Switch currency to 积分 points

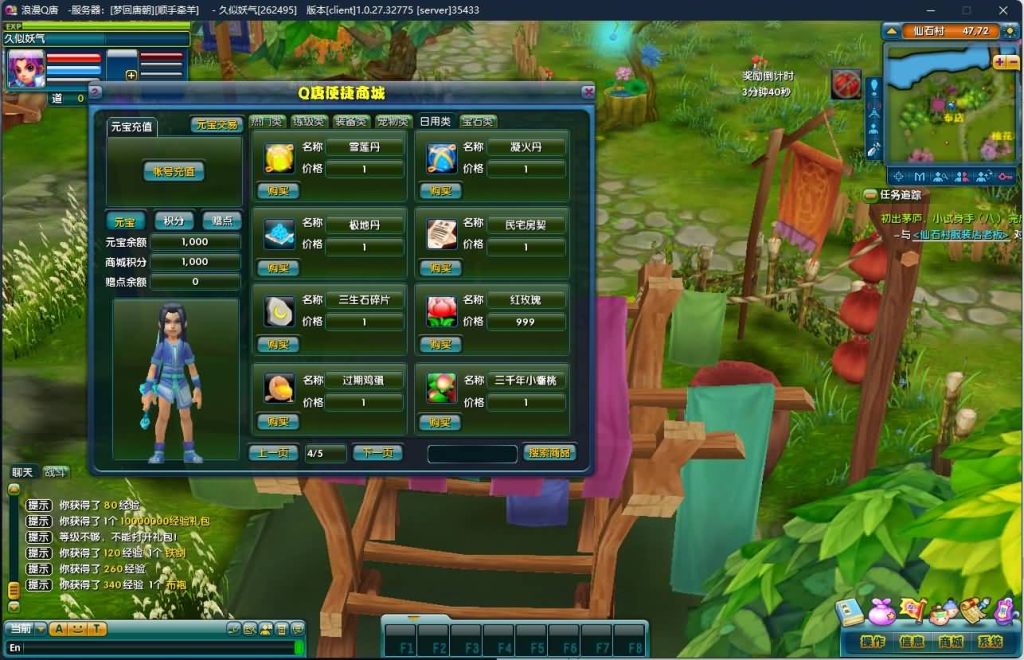coord(174,221)
